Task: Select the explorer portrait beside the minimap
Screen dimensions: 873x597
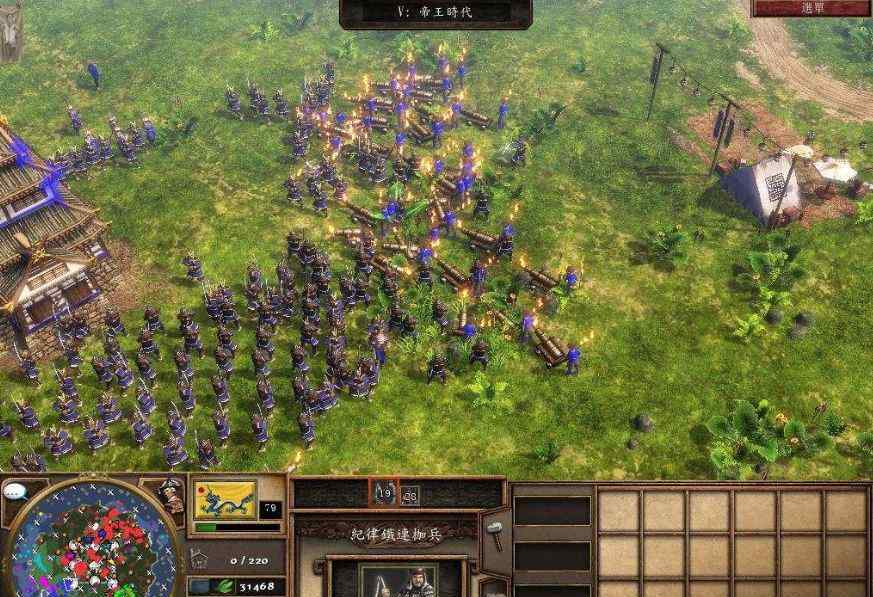Action: (169, 495)
